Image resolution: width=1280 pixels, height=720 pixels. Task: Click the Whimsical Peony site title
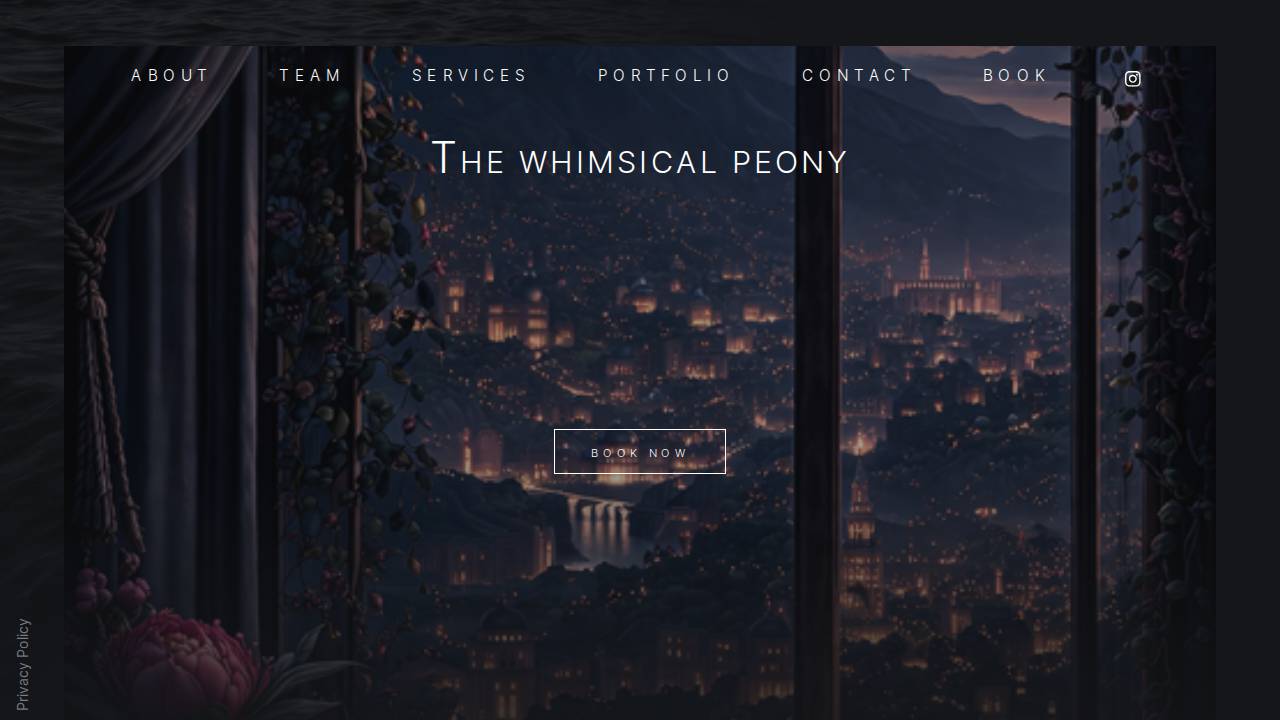(640, 160)
